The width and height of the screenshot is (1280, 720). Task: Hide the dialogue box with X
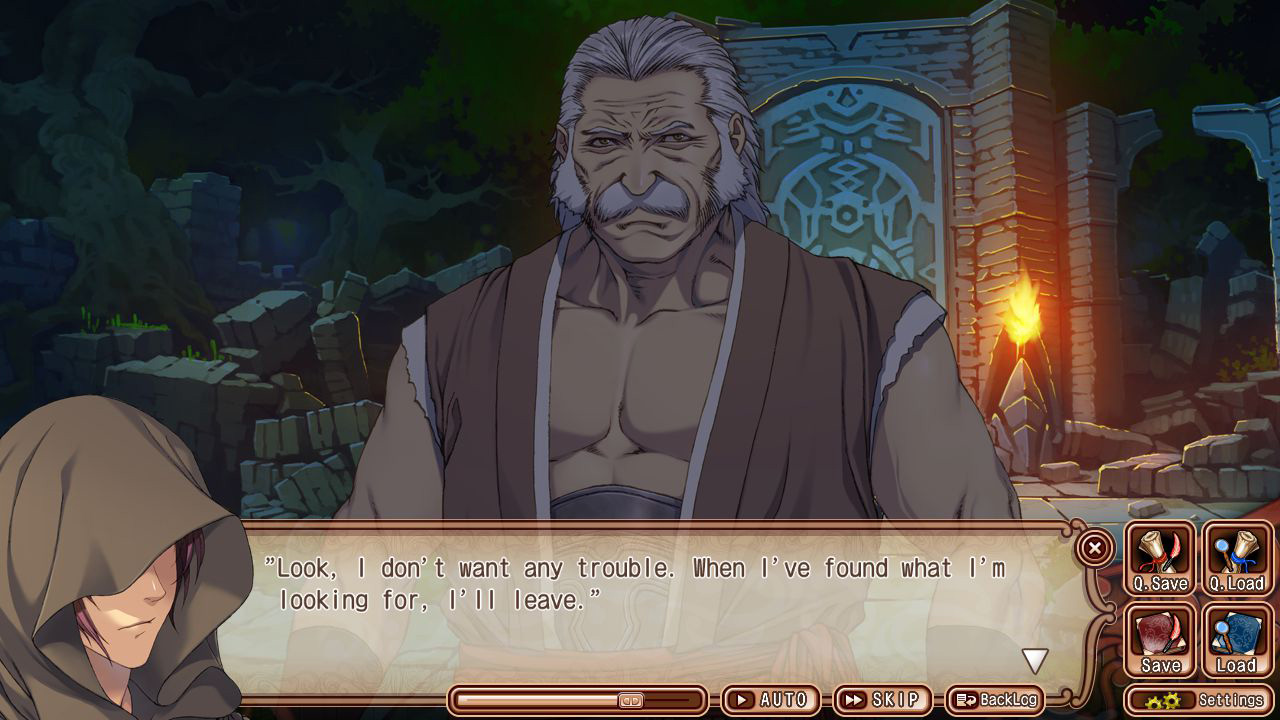click(x=1095, y=548)
